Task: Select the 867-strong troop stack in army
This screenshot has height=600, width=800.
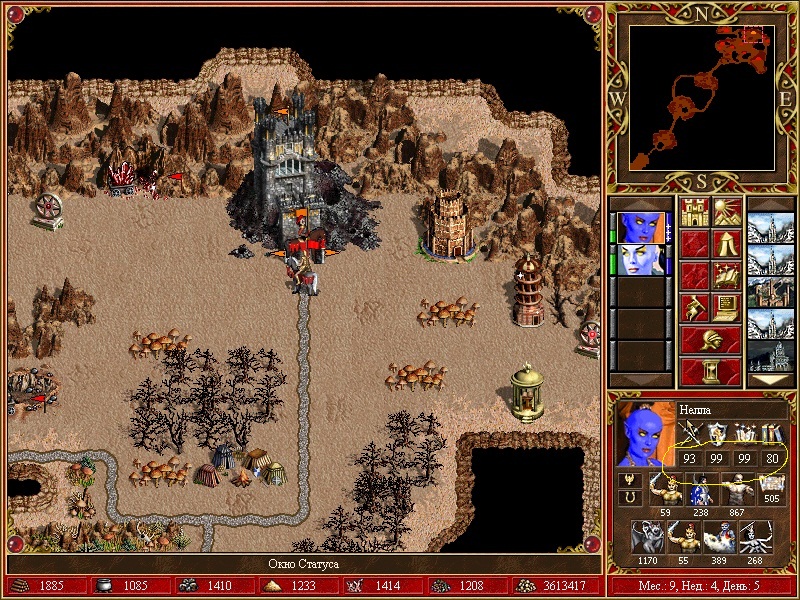Action: [x=737, y=490]
